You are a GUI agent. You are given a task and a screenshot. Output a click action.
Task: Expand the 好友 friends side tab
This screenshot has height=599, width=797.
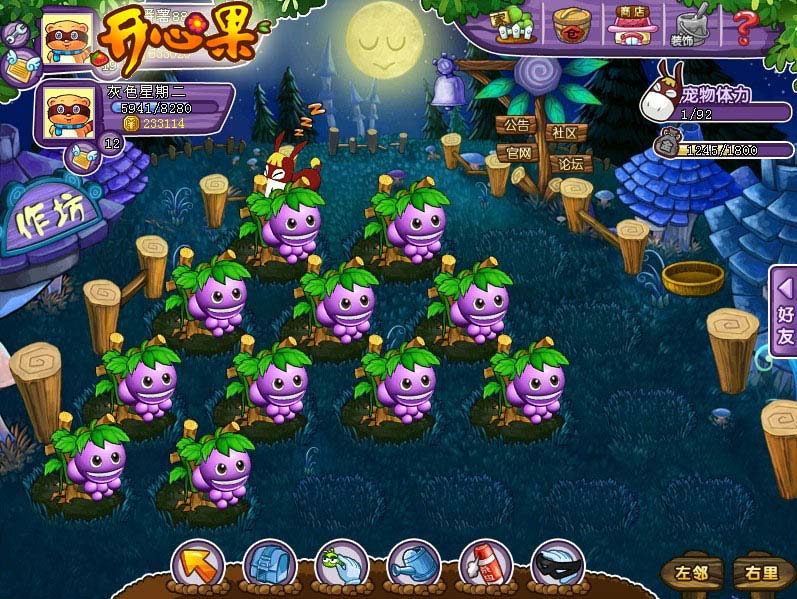coord(784,310)
